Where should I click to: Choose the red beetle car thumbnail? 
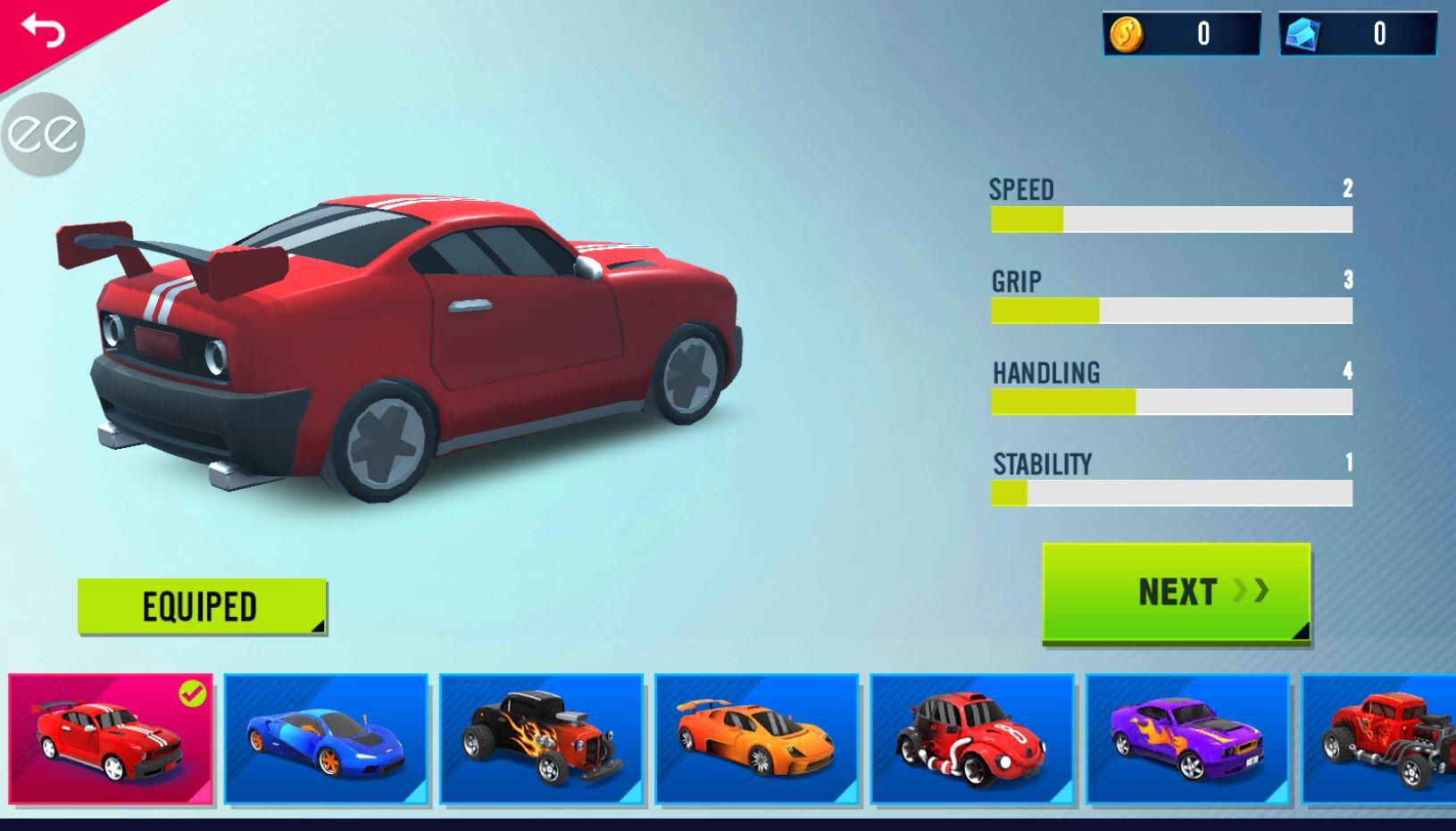click(971, 739)
